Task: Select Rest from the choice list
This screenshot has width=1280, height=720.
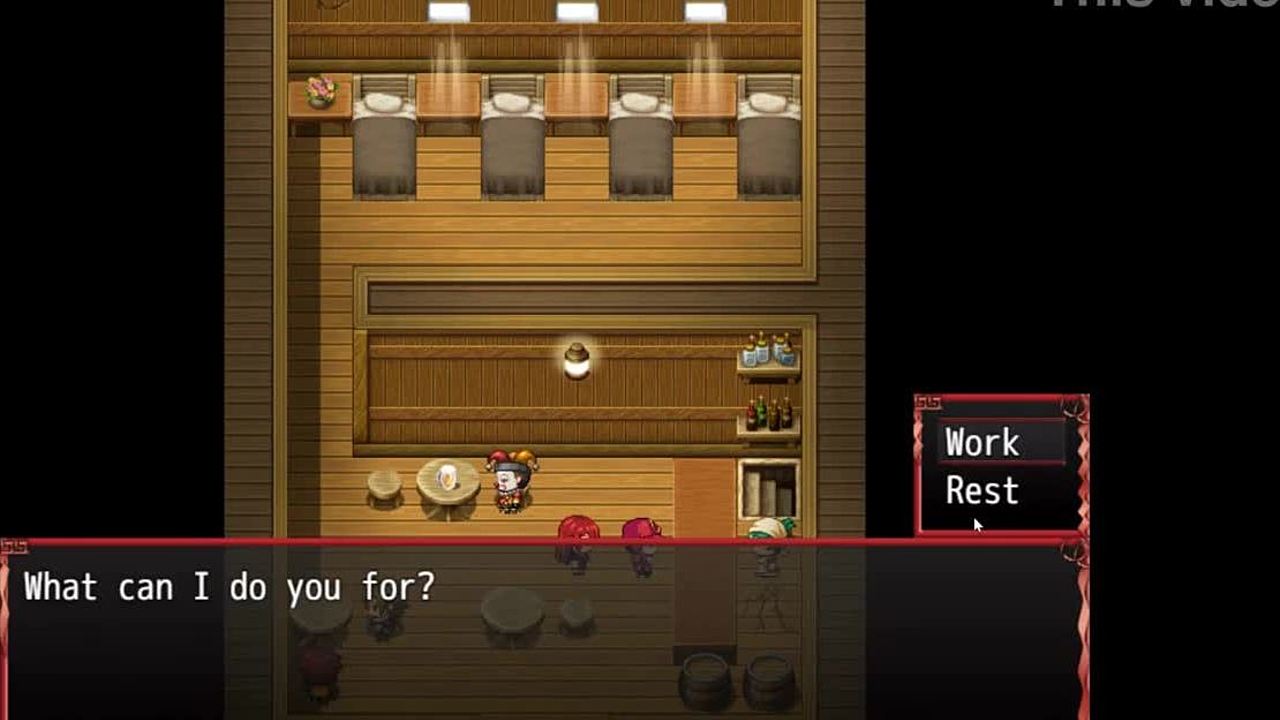Action: point(982,491)
